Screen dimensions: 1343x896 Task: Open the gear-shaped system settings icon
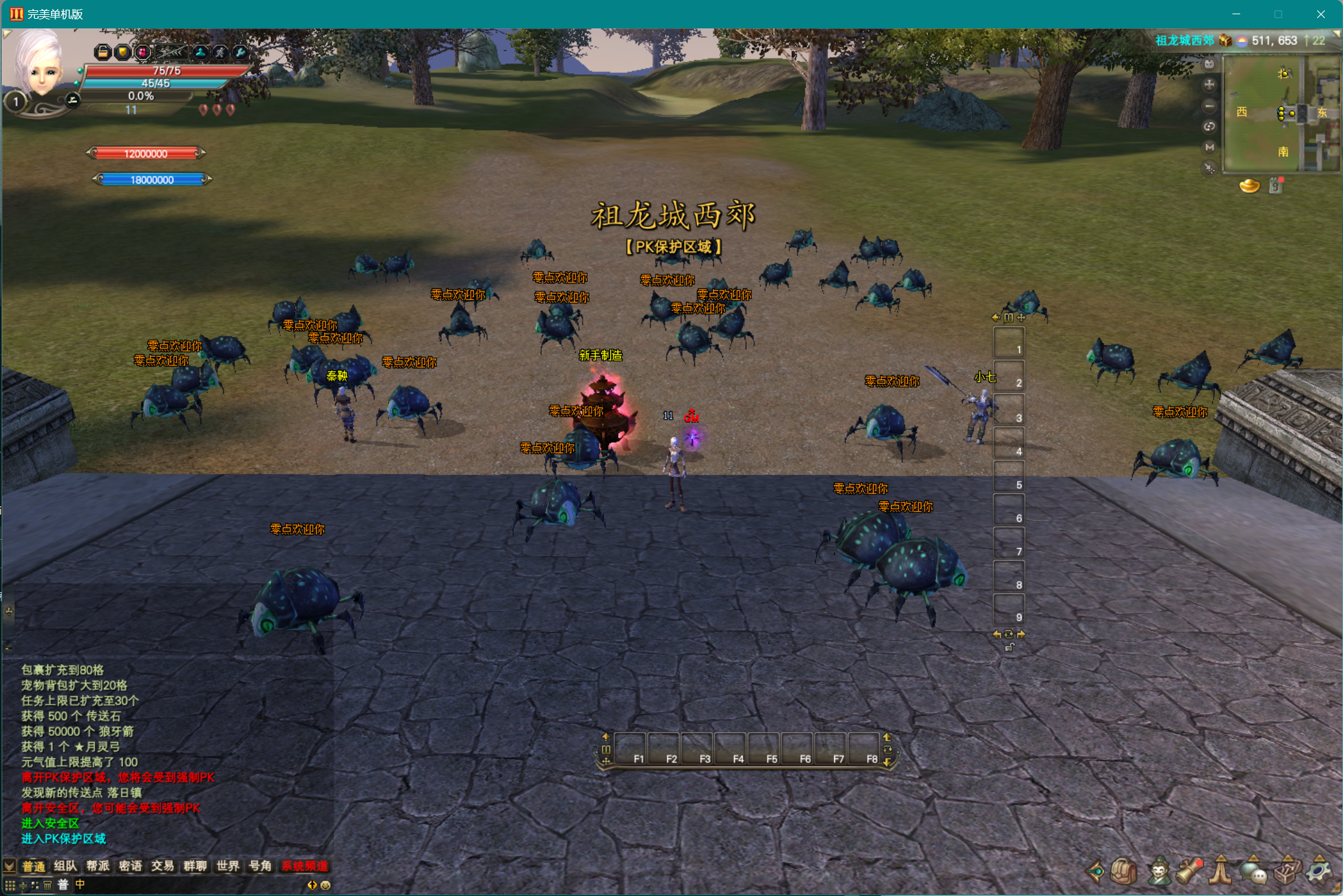(x=1319, y=871)
